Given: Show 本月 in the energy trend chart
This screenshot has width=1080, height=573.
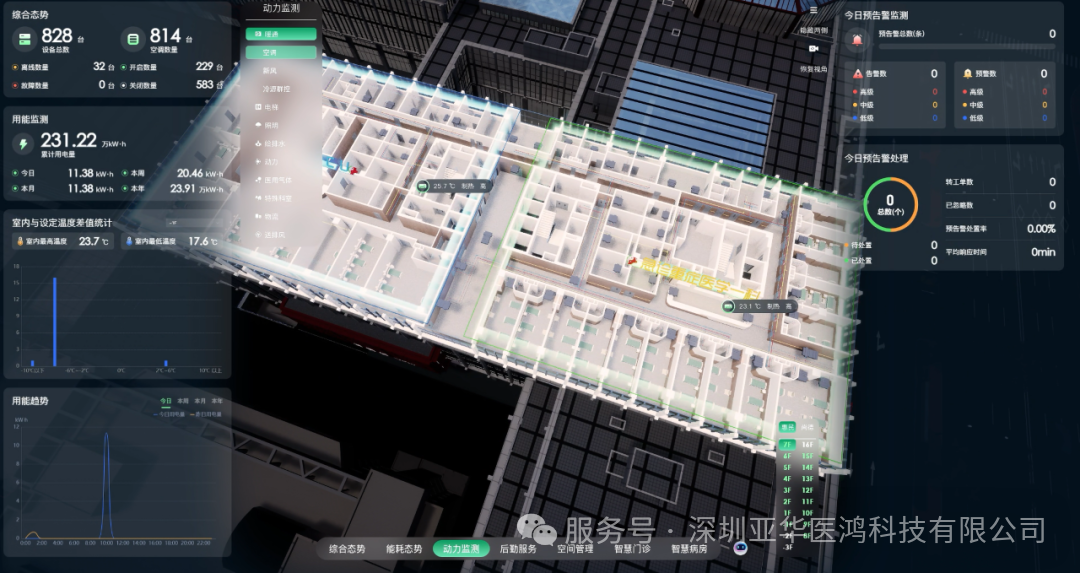Looking at the screenshot, I should (x=199, y=400).
